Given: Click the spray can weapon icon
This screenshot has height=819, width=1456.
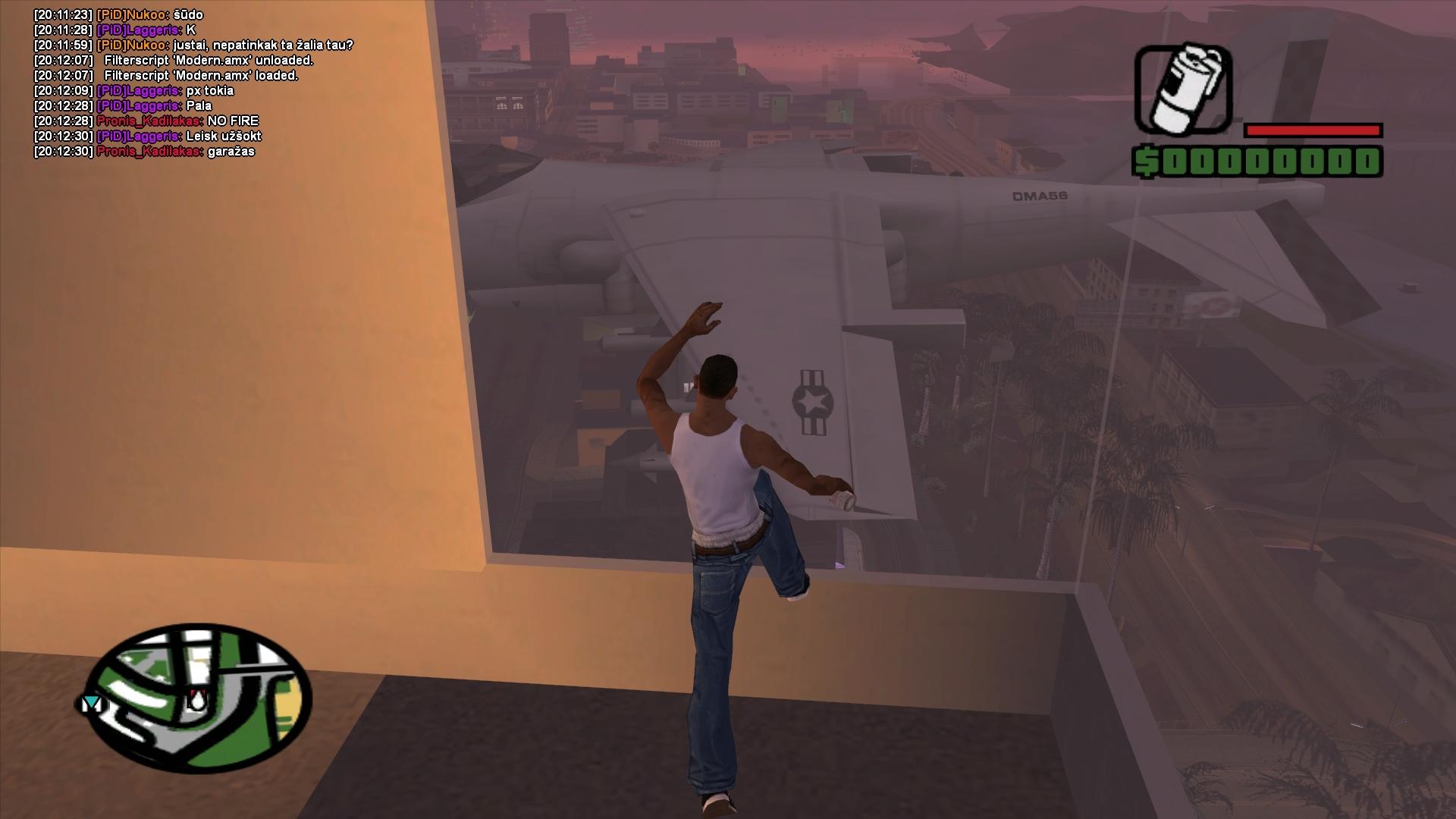Looking at the screenshot, I should [x=1183, y=89].
